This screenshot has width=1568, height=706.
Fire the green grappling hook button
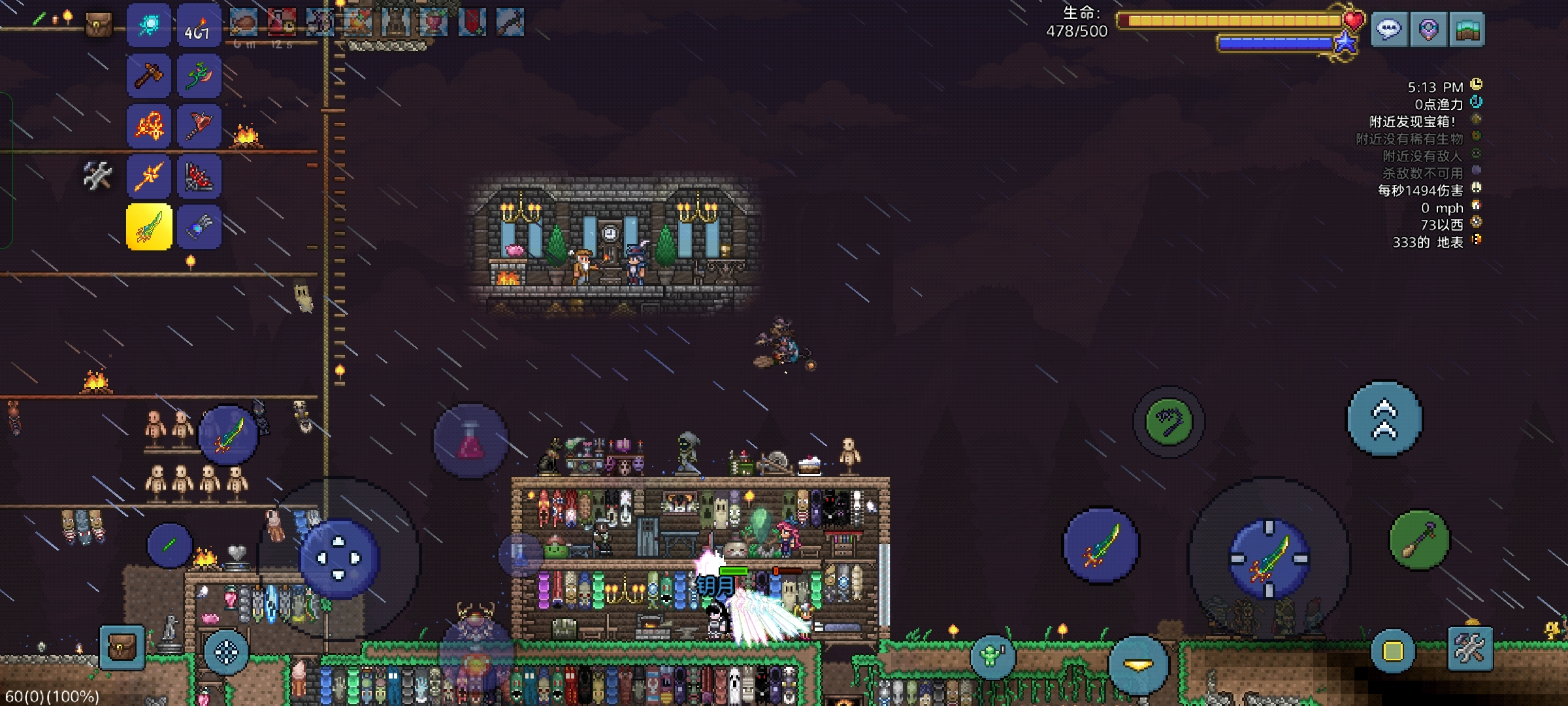pos(1169,422)
